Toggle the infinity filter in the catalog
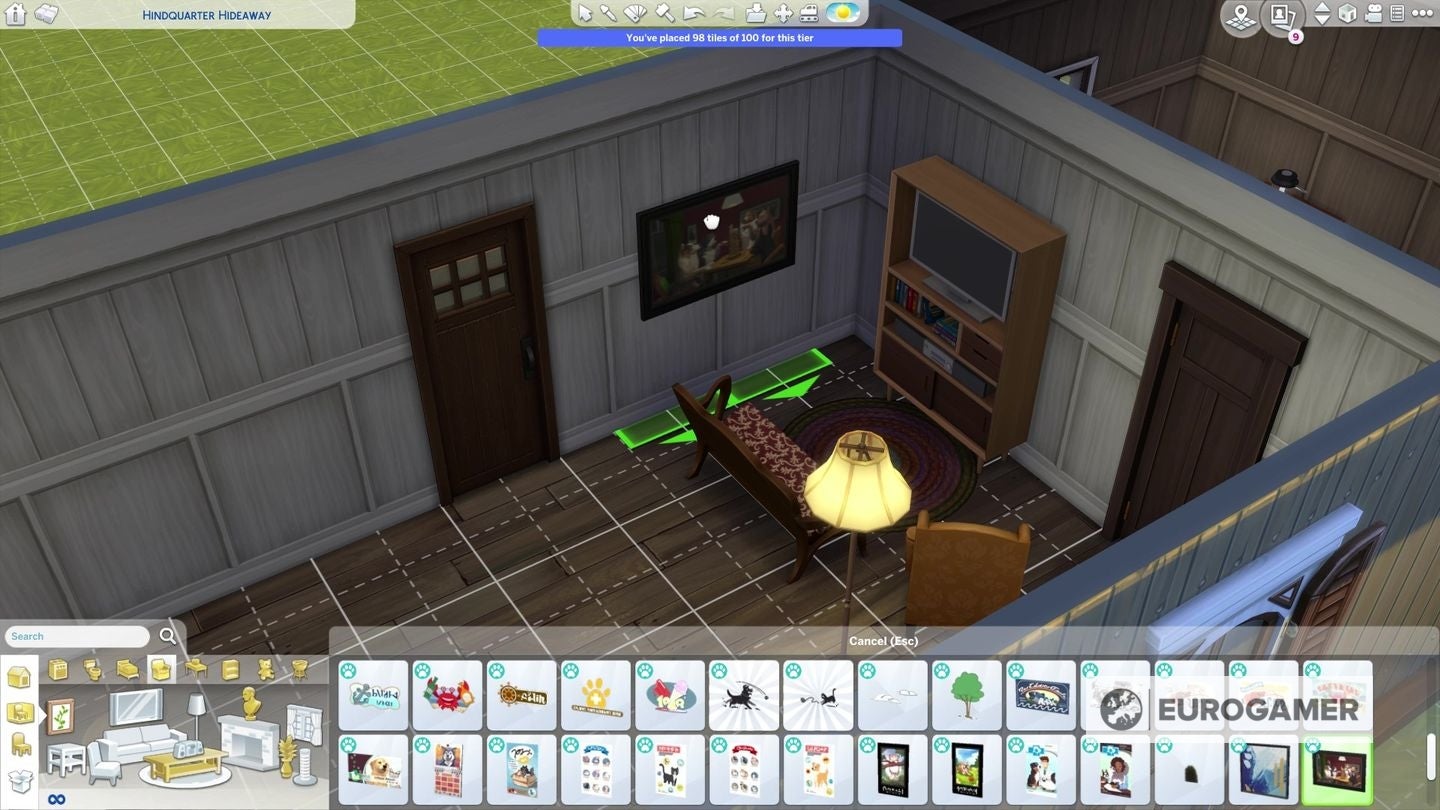The width and height of the screenshot is (1440, 810). coord(57,796)
